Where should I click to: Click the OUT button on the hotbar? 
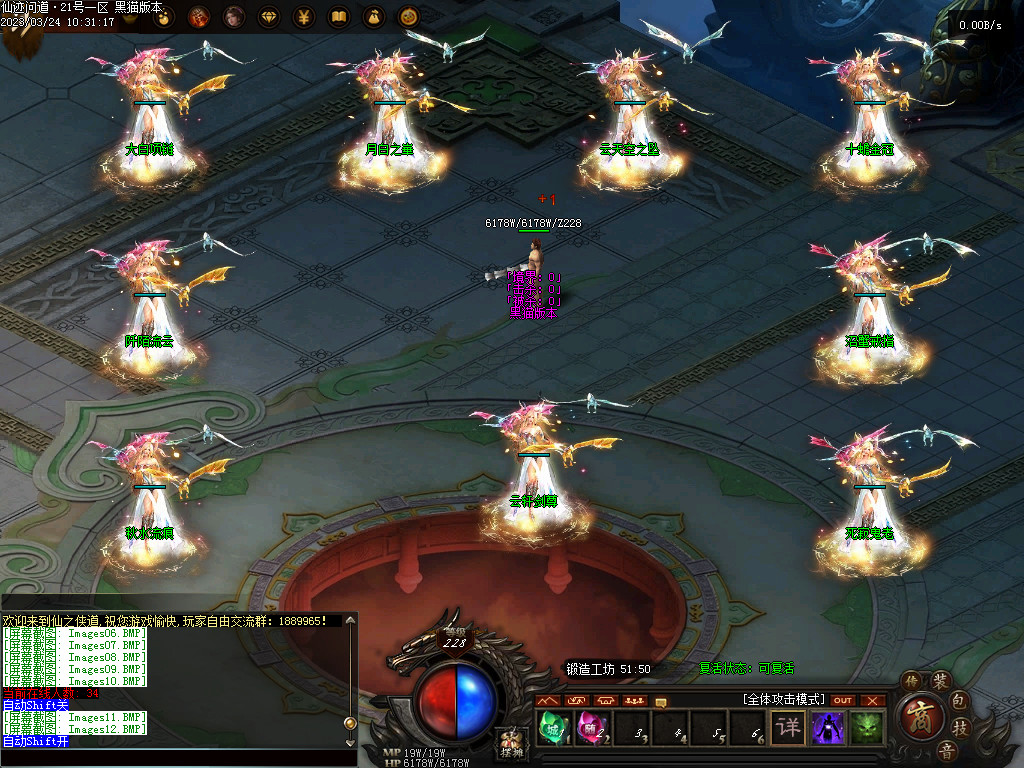843,700
